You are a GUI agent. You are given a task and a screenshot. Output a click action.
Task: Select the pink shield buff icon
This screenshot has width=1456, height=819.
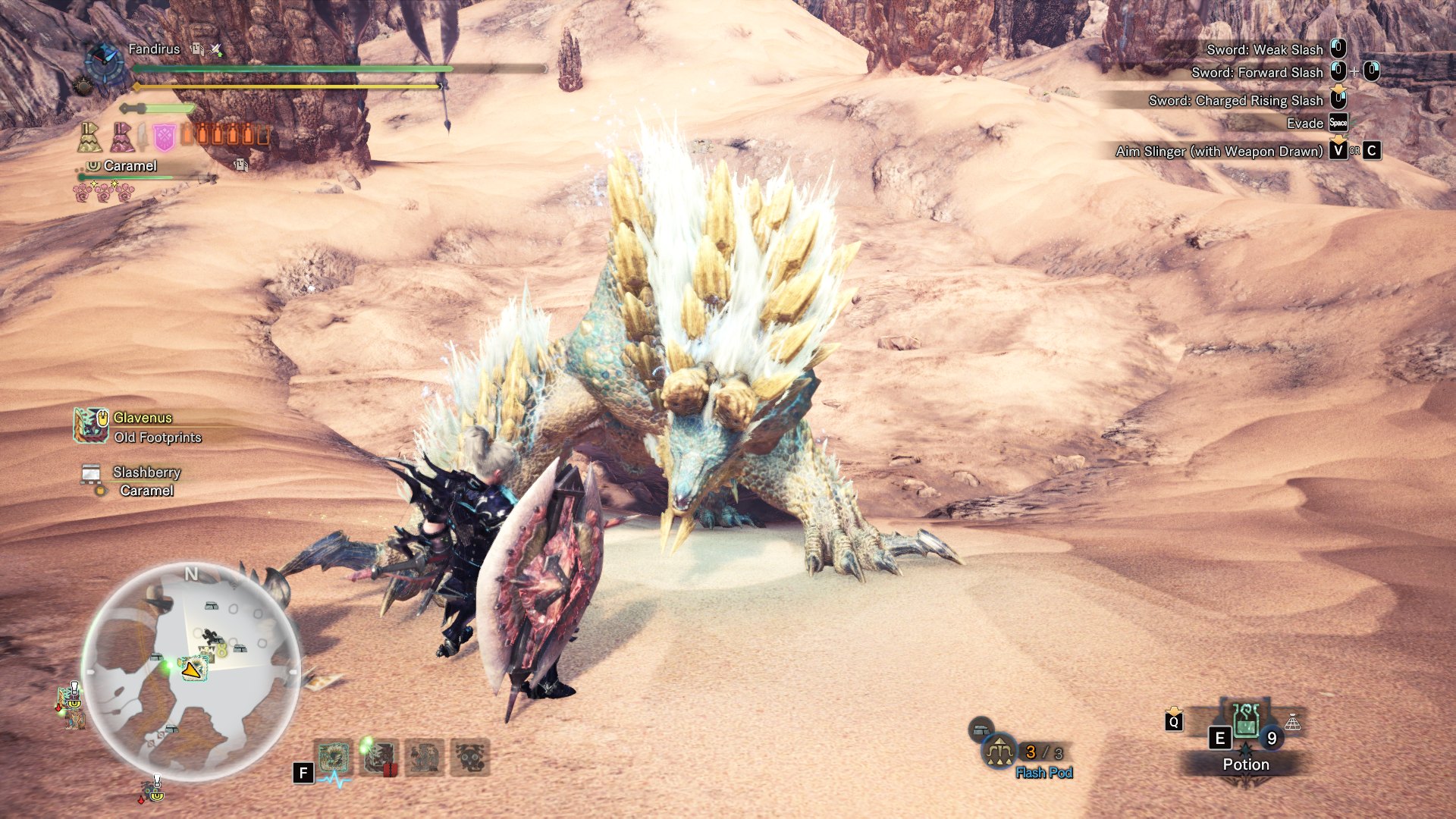pos(164,137)
